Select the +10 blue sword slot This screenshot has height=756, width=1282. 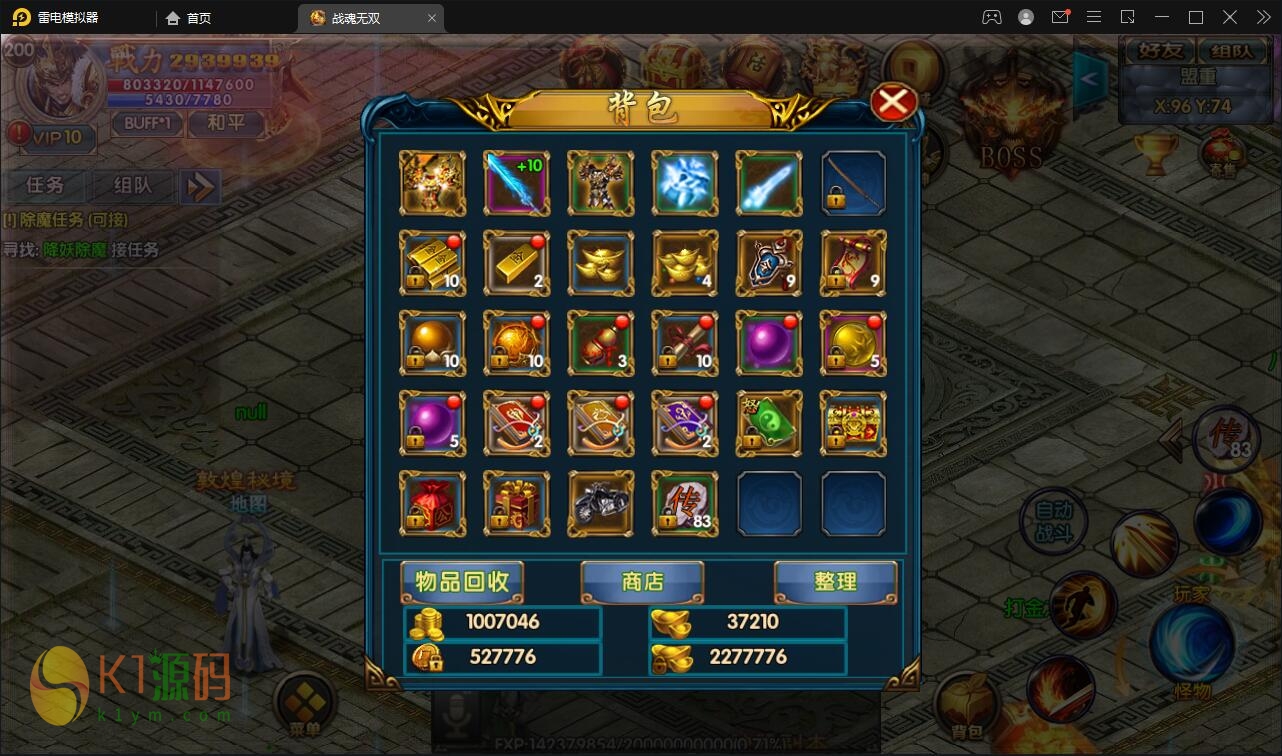(x=516, y=183)
